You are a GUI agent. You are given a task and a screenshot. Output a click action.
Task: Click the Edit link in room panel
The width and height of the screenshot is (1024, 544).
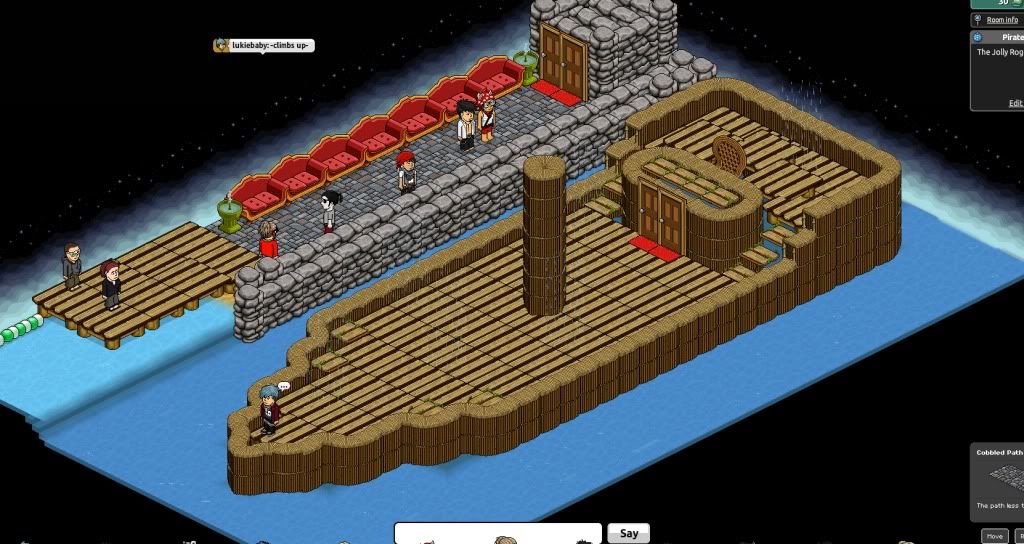[x=1015, y=103]
